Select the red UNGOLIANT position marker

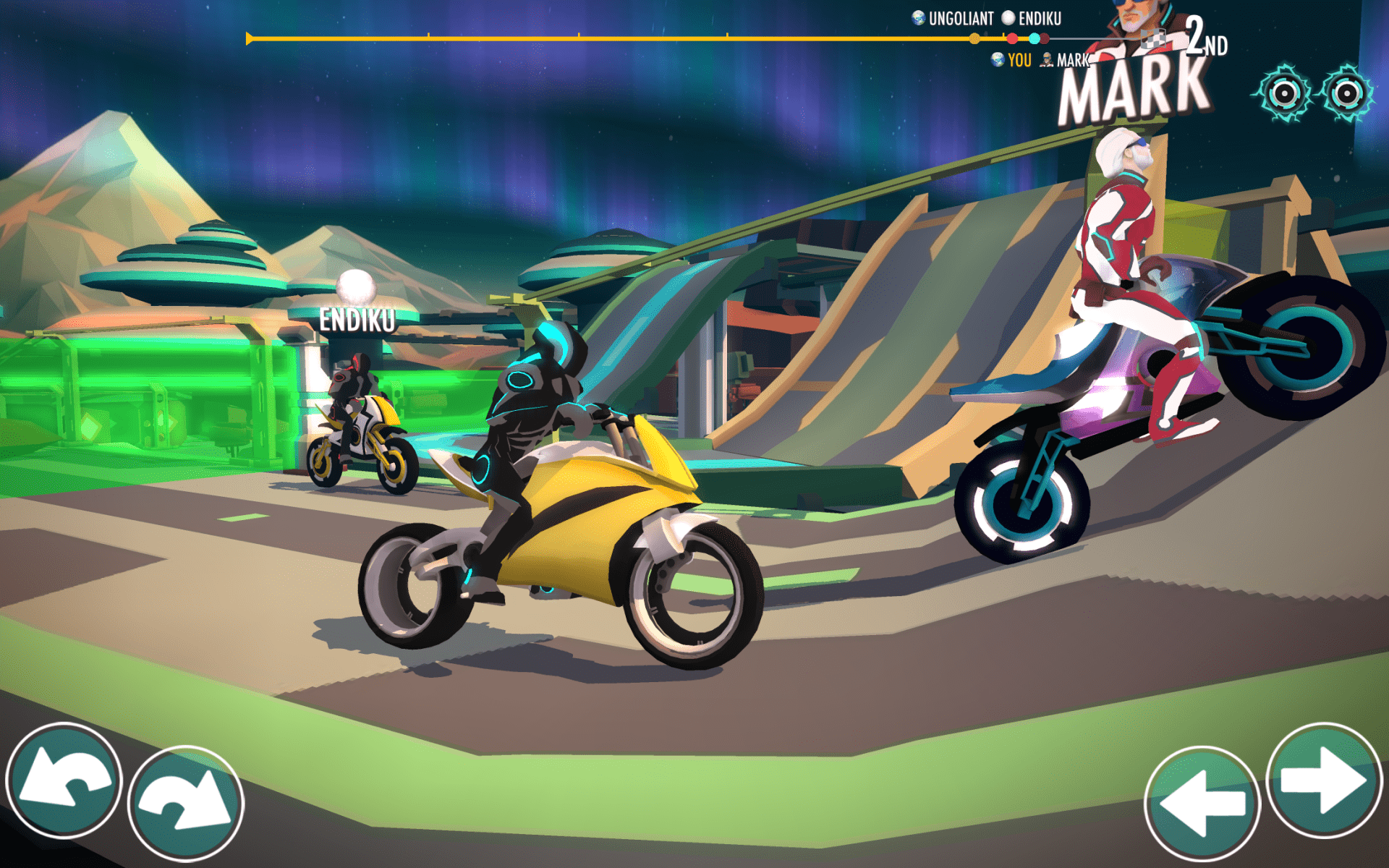pyautogui.click(x=1013, y=38)
